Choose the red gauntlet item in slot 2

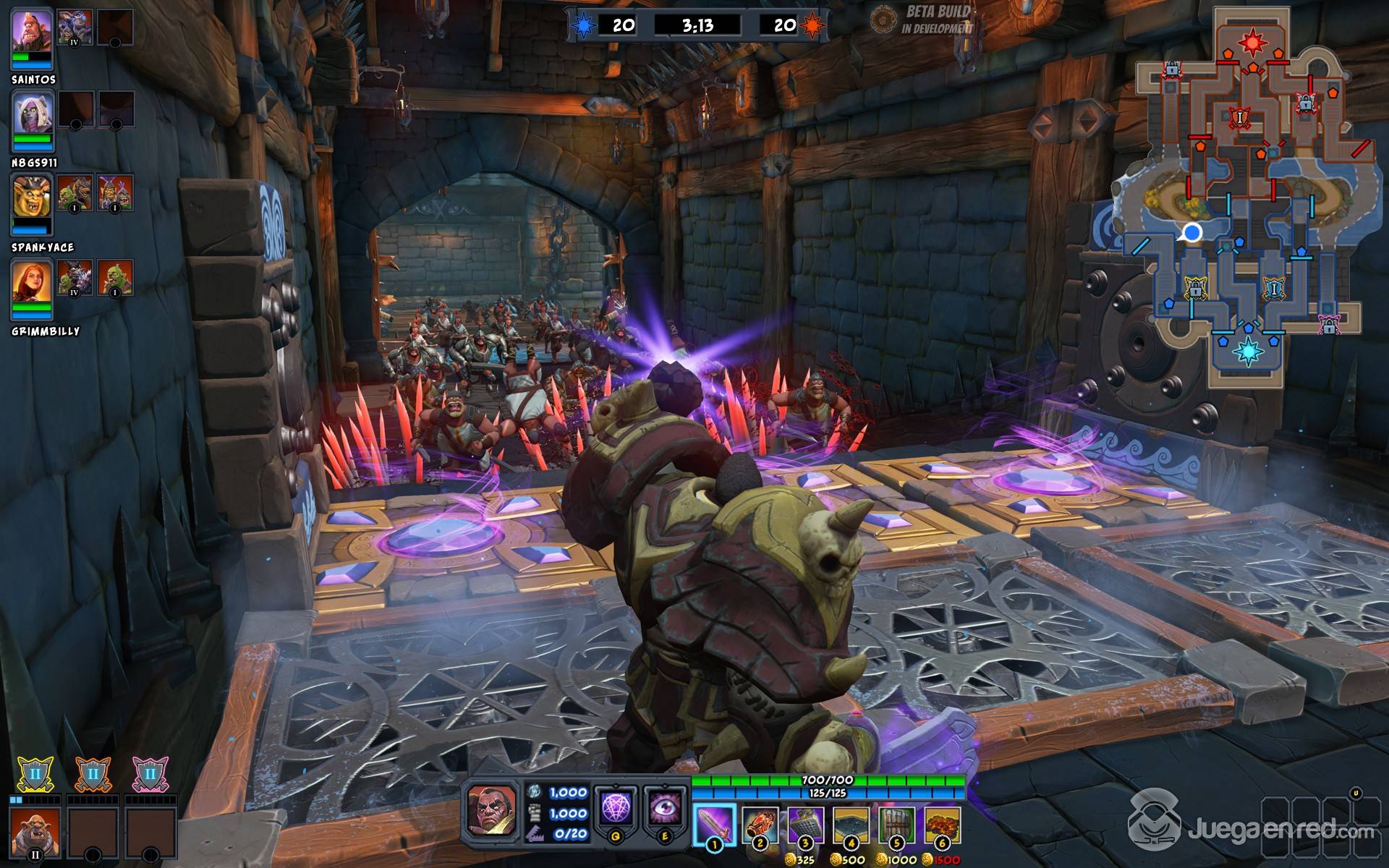click(760, 825)
